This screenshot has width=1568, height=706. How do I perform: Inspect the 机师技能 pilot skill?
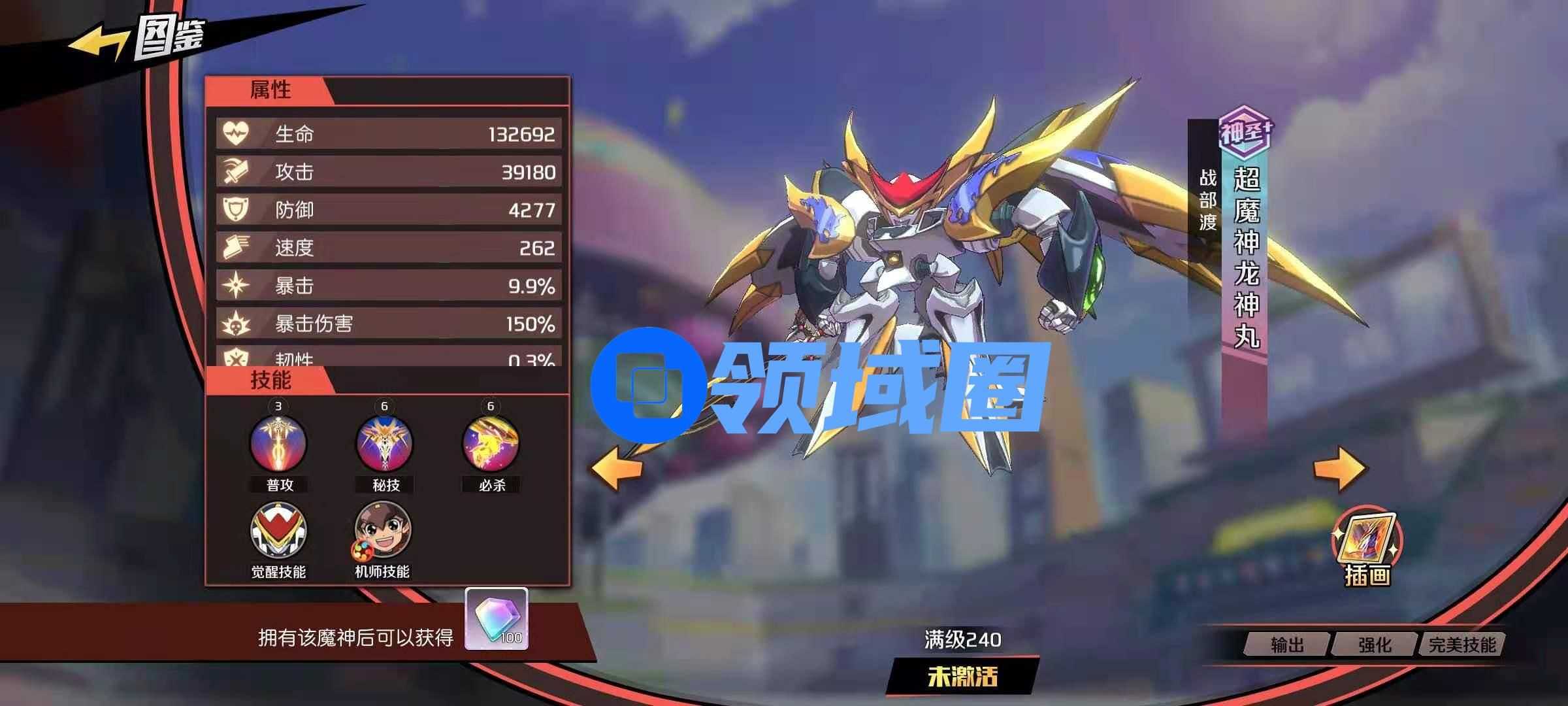click(x=383, y=531)
